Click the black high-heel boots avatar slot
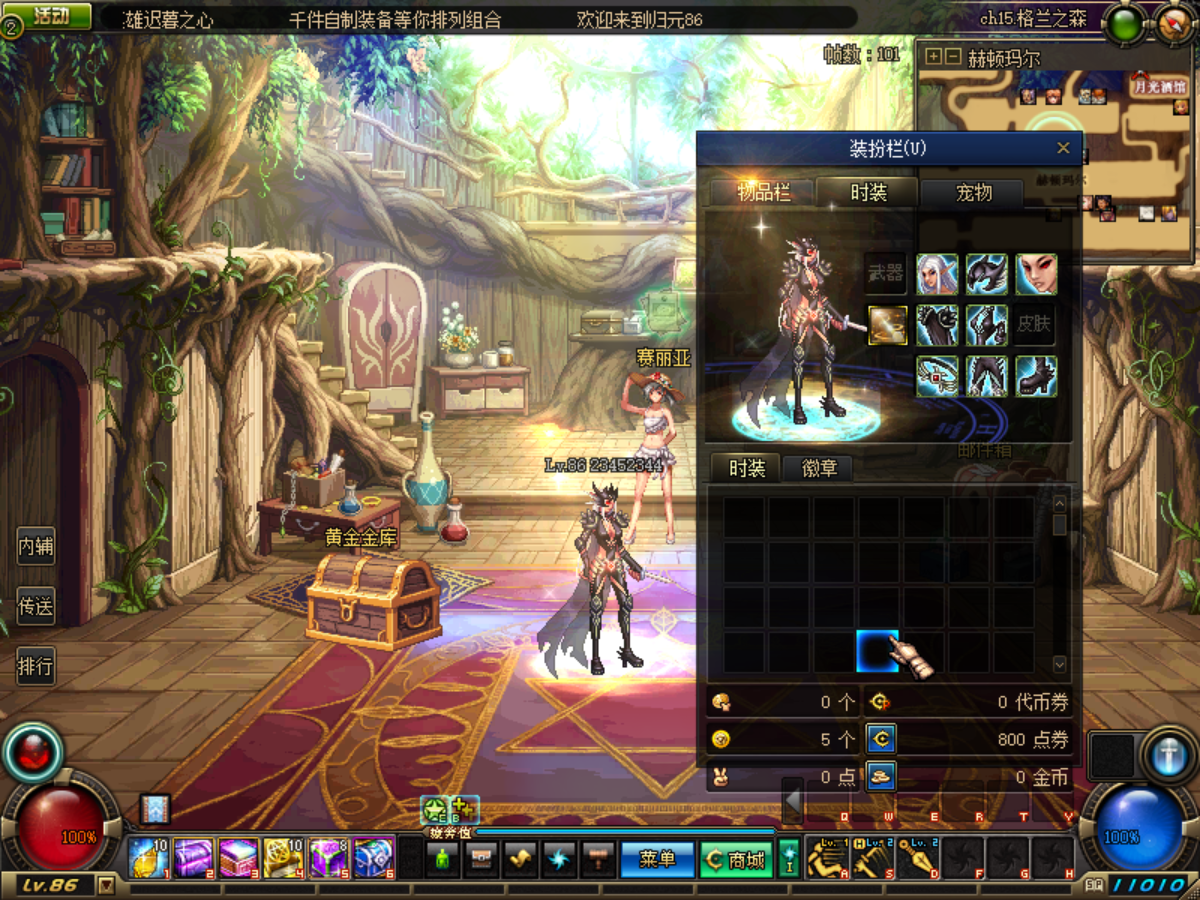 pos(1036,376)
